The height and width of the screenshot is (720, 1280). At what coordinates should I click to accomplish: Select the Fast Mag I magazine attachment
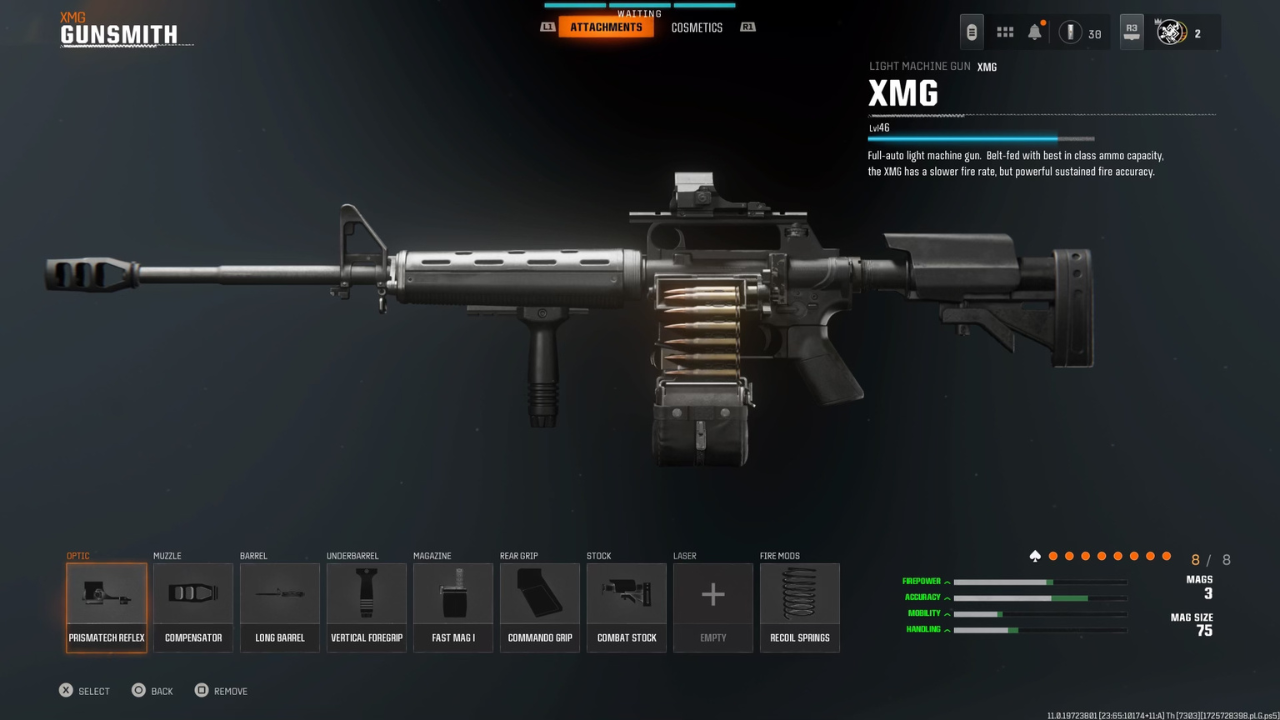(453, 605)
